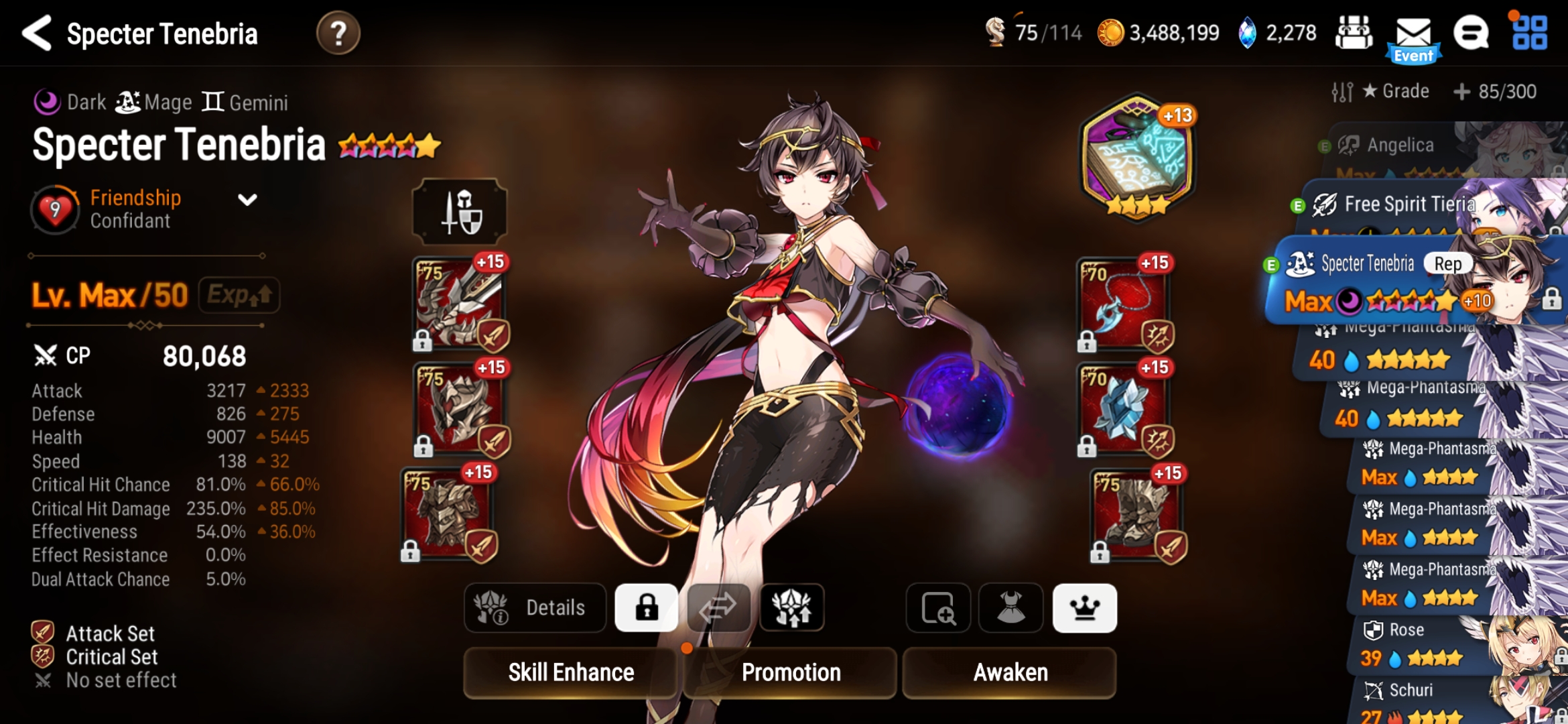This screenshot has height=724, width=1568.
Task: Go back using the arrow button
Action: (x=38, y=33)
